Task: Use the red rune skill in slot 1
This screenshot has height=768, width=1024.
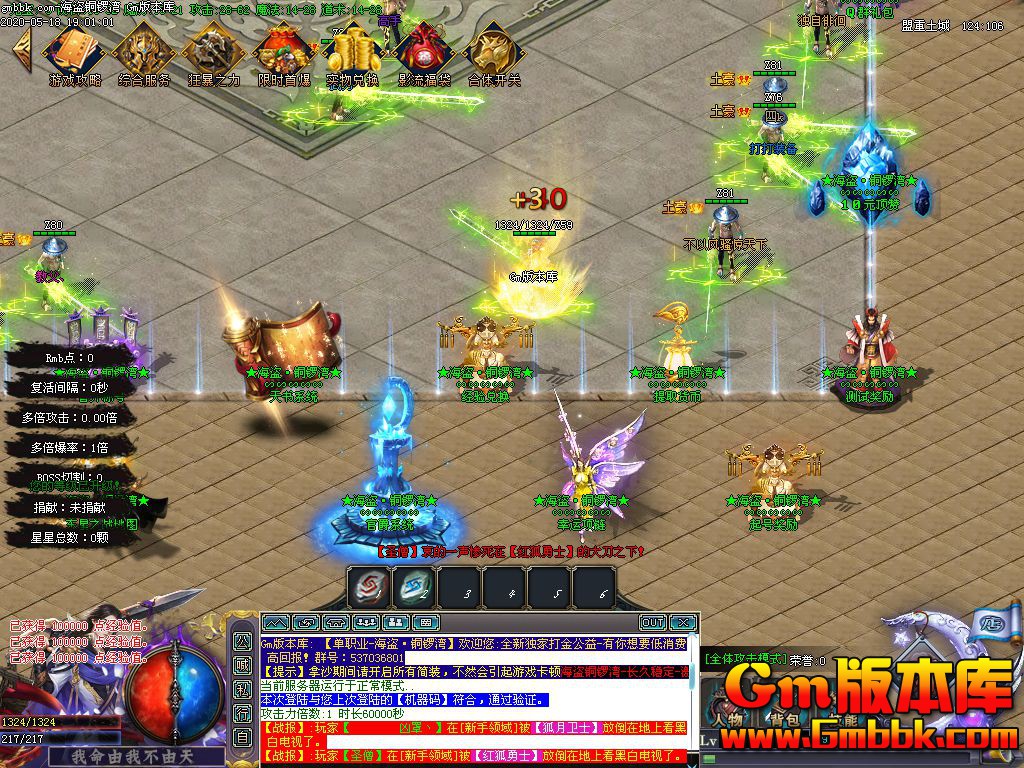Action: 369,588
